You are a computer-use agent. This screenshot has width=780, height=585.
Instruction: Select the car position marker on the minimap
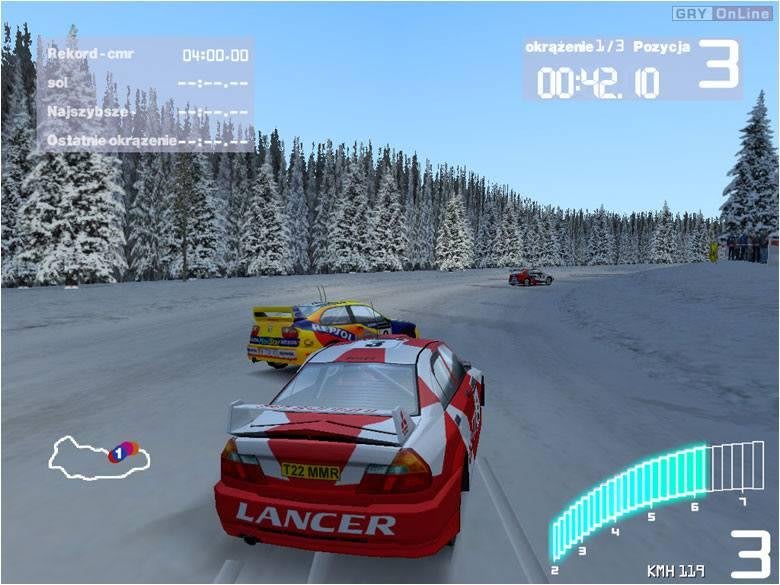pos(121,453)
